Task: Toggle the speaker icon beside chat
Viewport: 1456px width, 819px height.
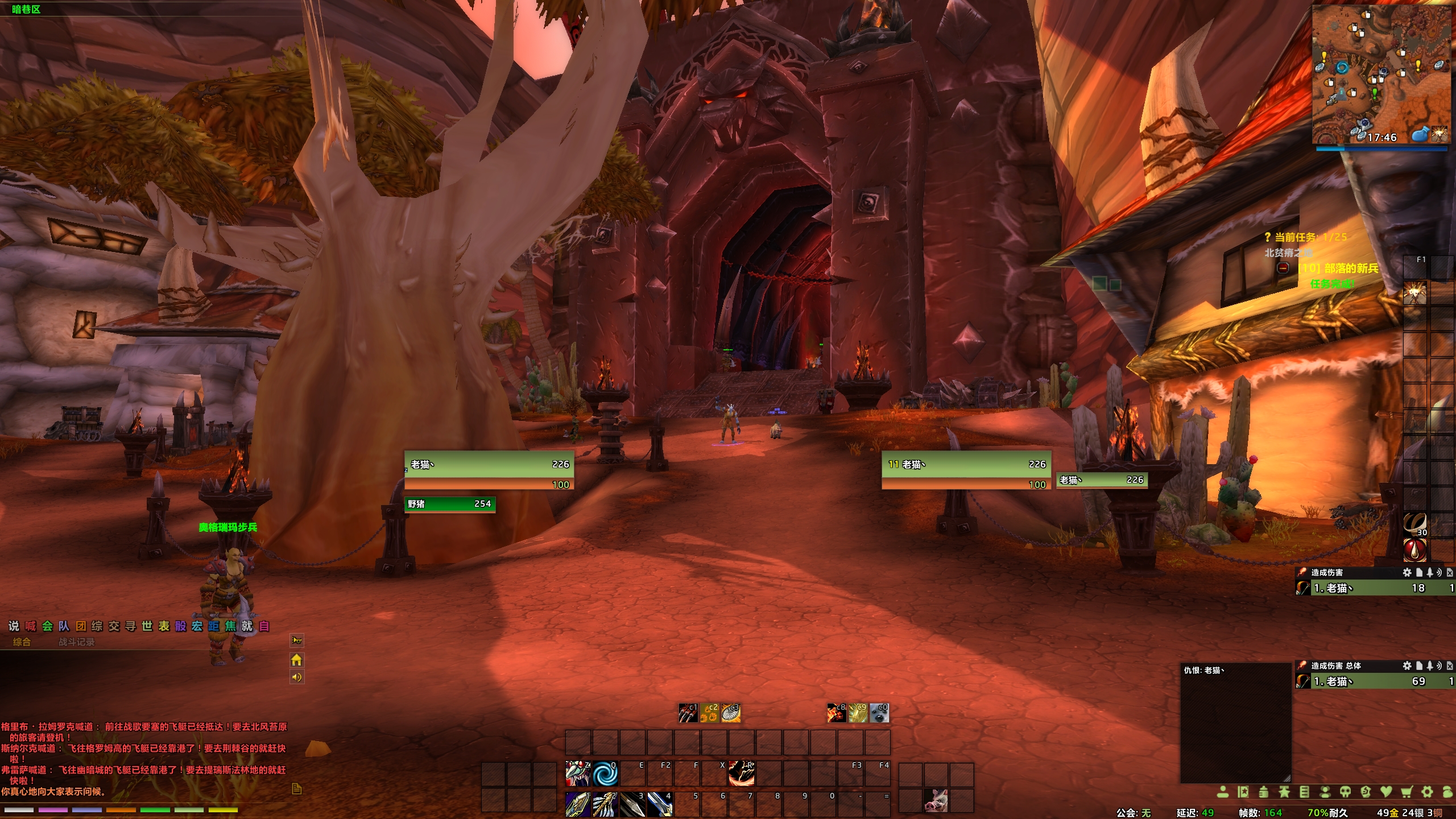Action: [x=296, y=677]
